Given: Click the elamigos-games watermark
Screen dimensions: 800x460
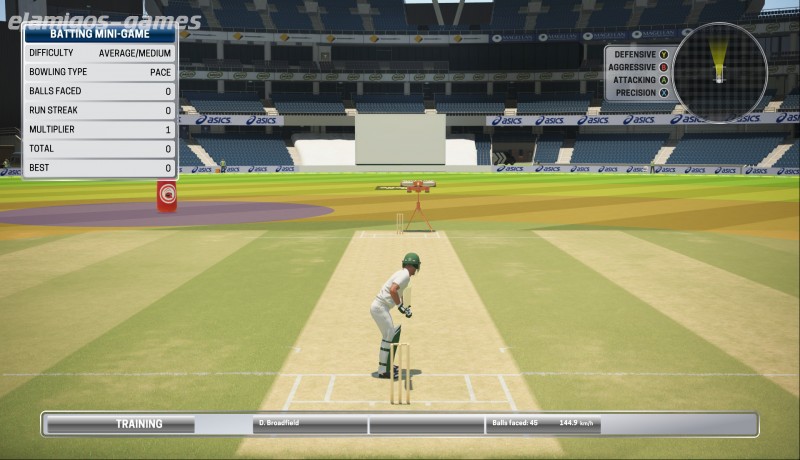Looking at the screenshot, I should tap(104, 18).
